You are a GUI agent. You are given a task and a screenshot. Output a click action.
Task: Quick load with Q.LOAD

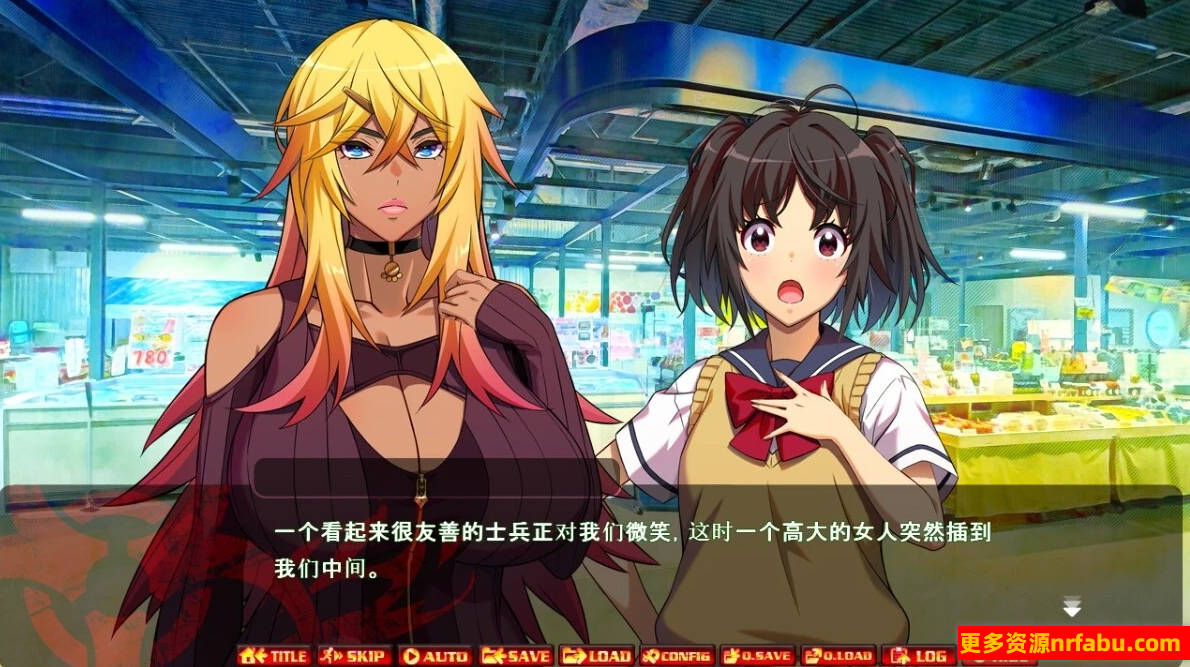[838, 656]
